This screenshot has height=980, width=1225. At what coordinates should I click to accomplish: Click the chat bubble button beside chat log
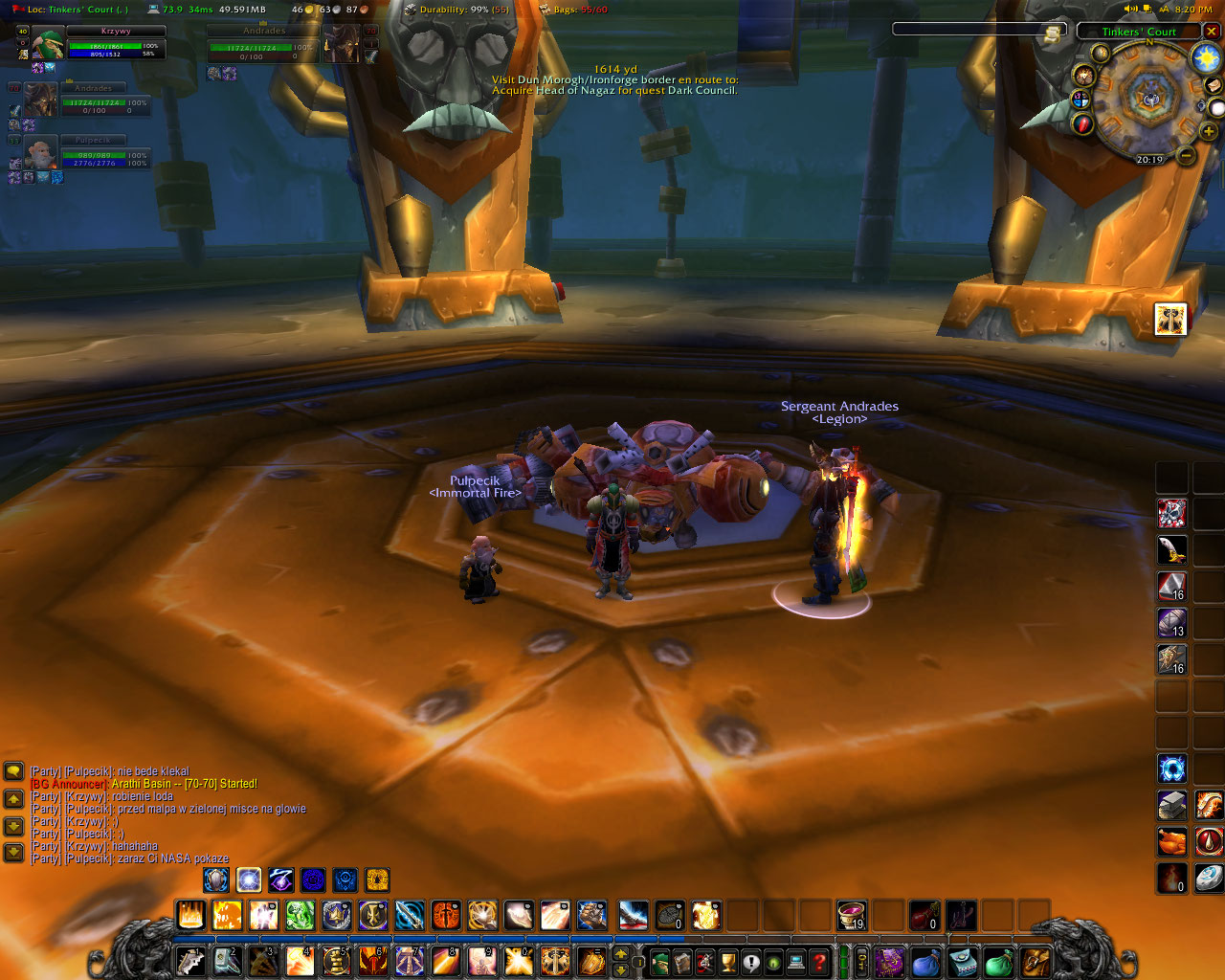point(13,770)
